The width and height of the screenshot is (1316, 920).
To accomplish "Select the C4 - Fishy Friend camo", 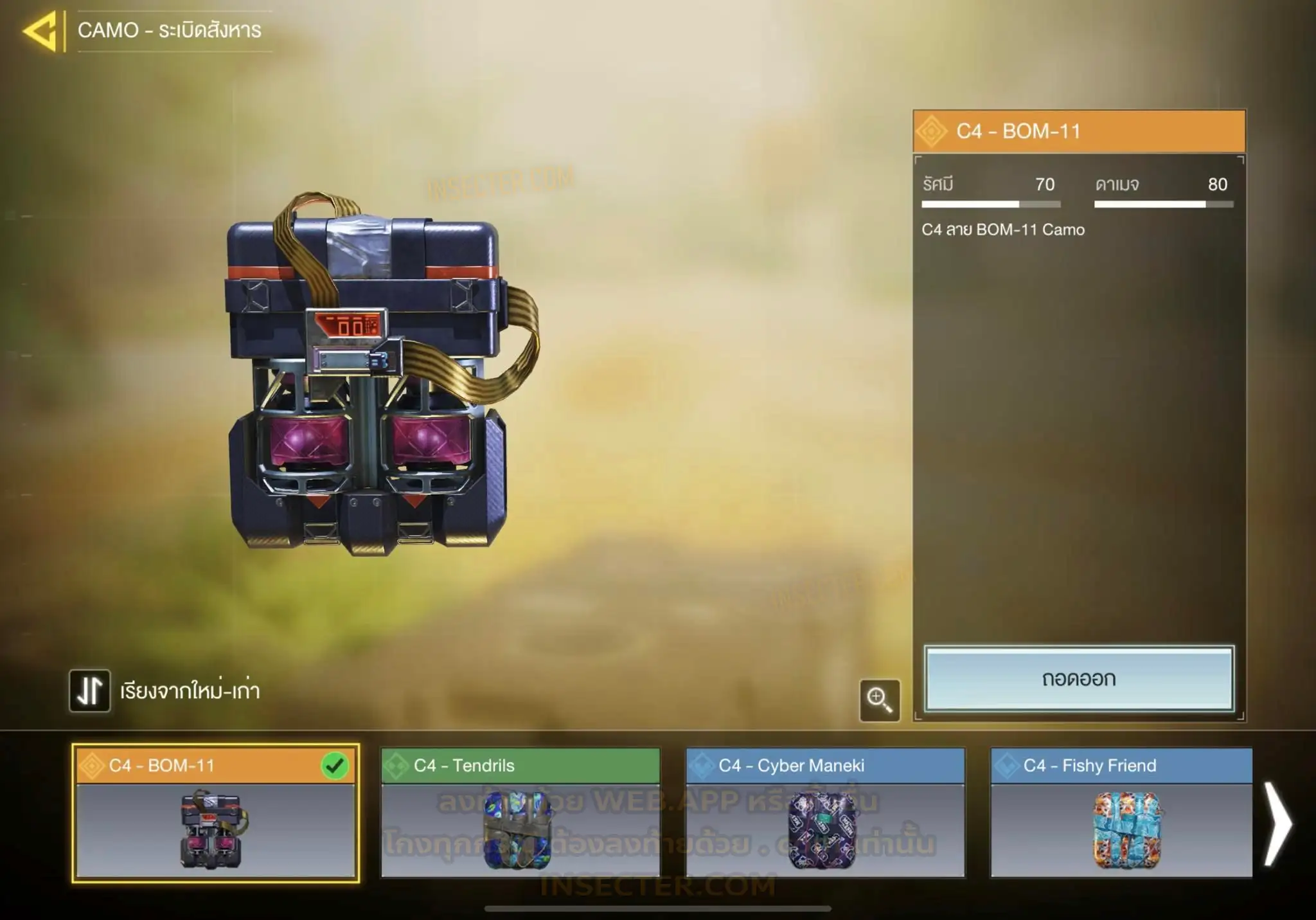I will coord(1121,813).
